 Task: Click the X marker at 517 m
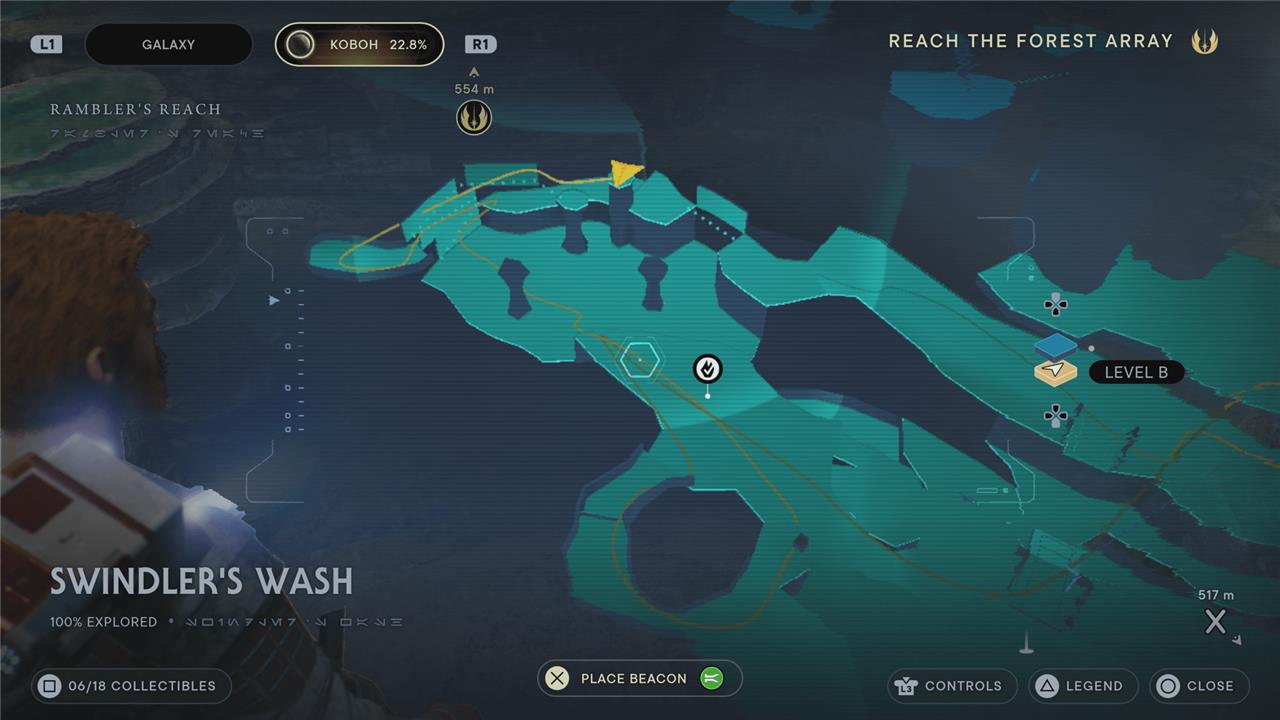1215,622
